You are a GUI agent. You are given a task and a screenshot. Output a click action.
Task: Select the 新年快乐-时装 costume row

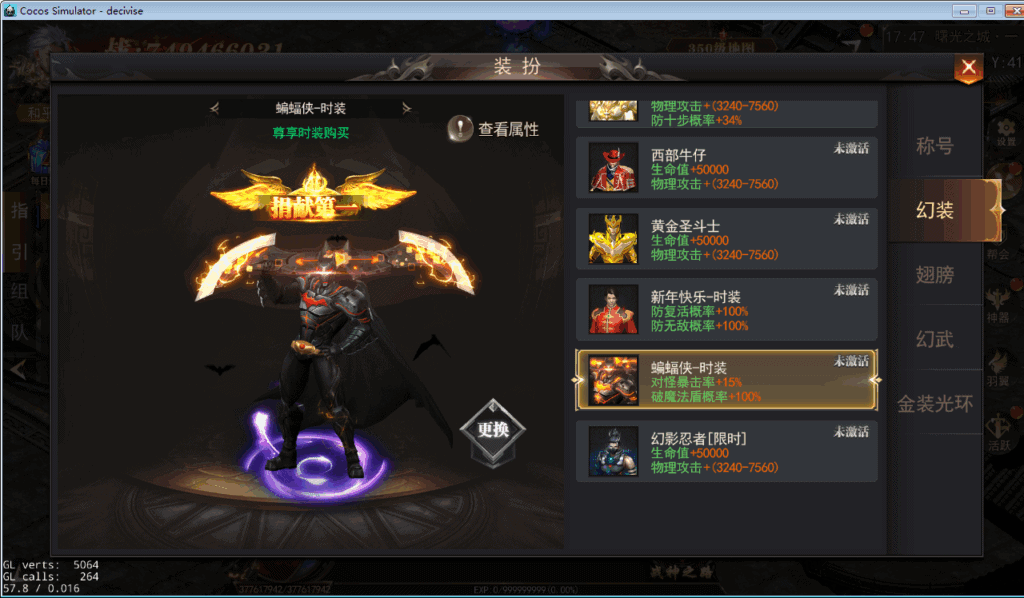click(x=727, y=309)
